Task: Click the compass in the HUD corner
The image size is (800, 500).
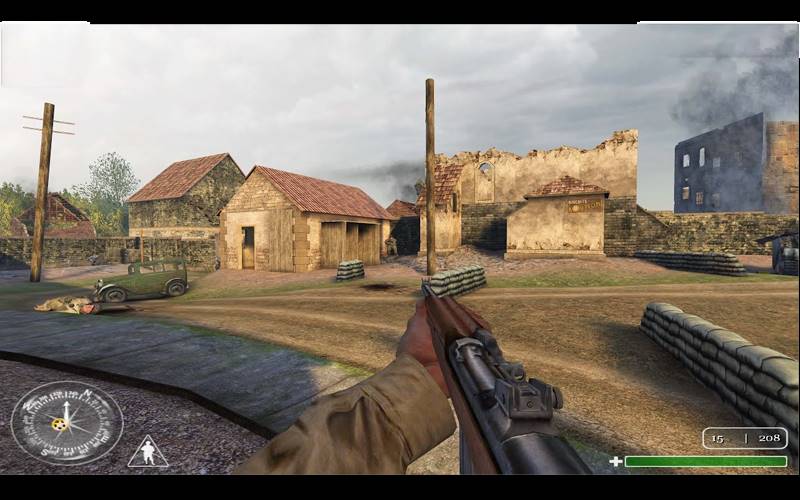Action: pos(66,422)
